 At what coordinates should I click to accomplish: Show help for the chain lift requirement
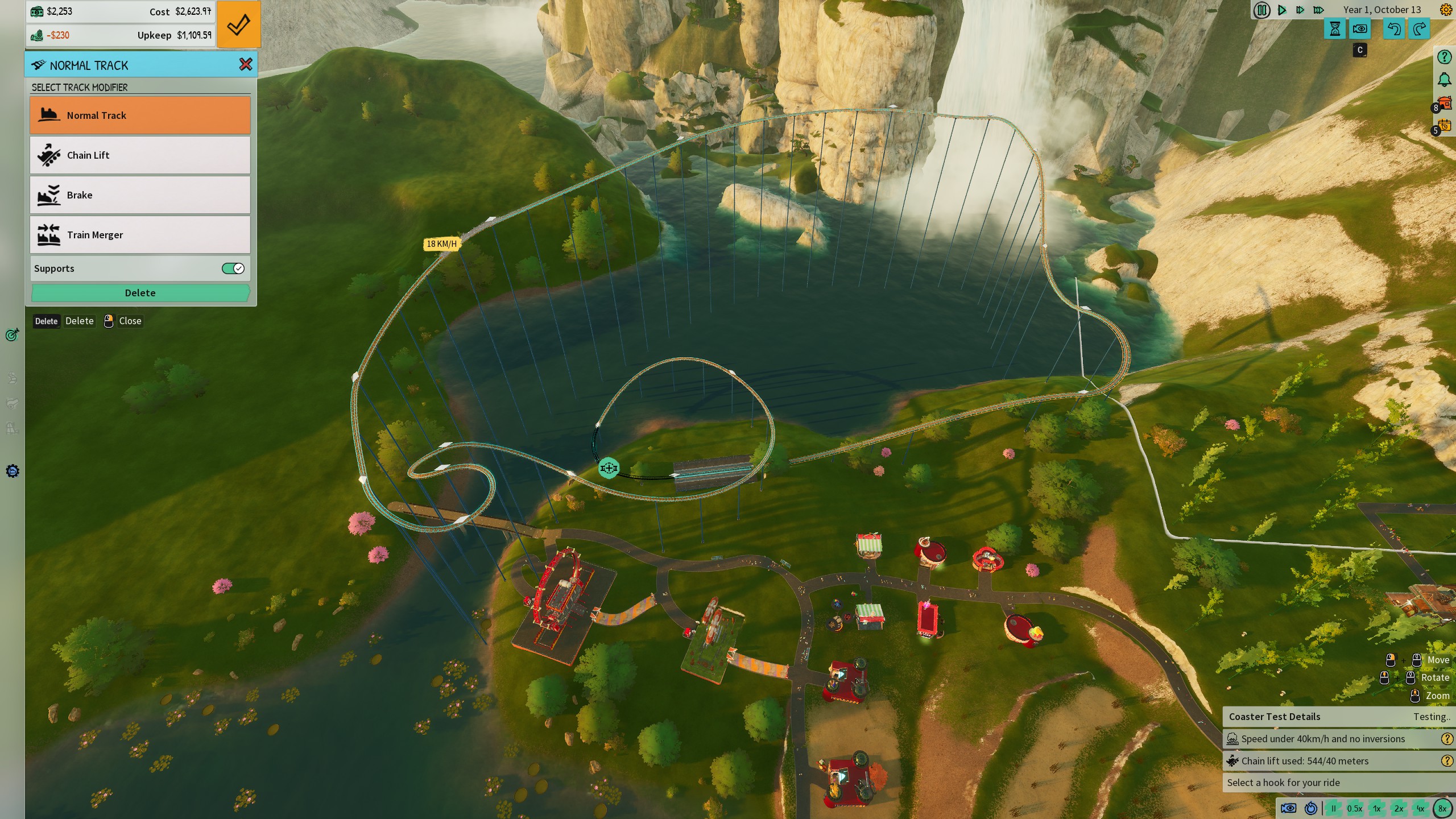point(1447,761)
